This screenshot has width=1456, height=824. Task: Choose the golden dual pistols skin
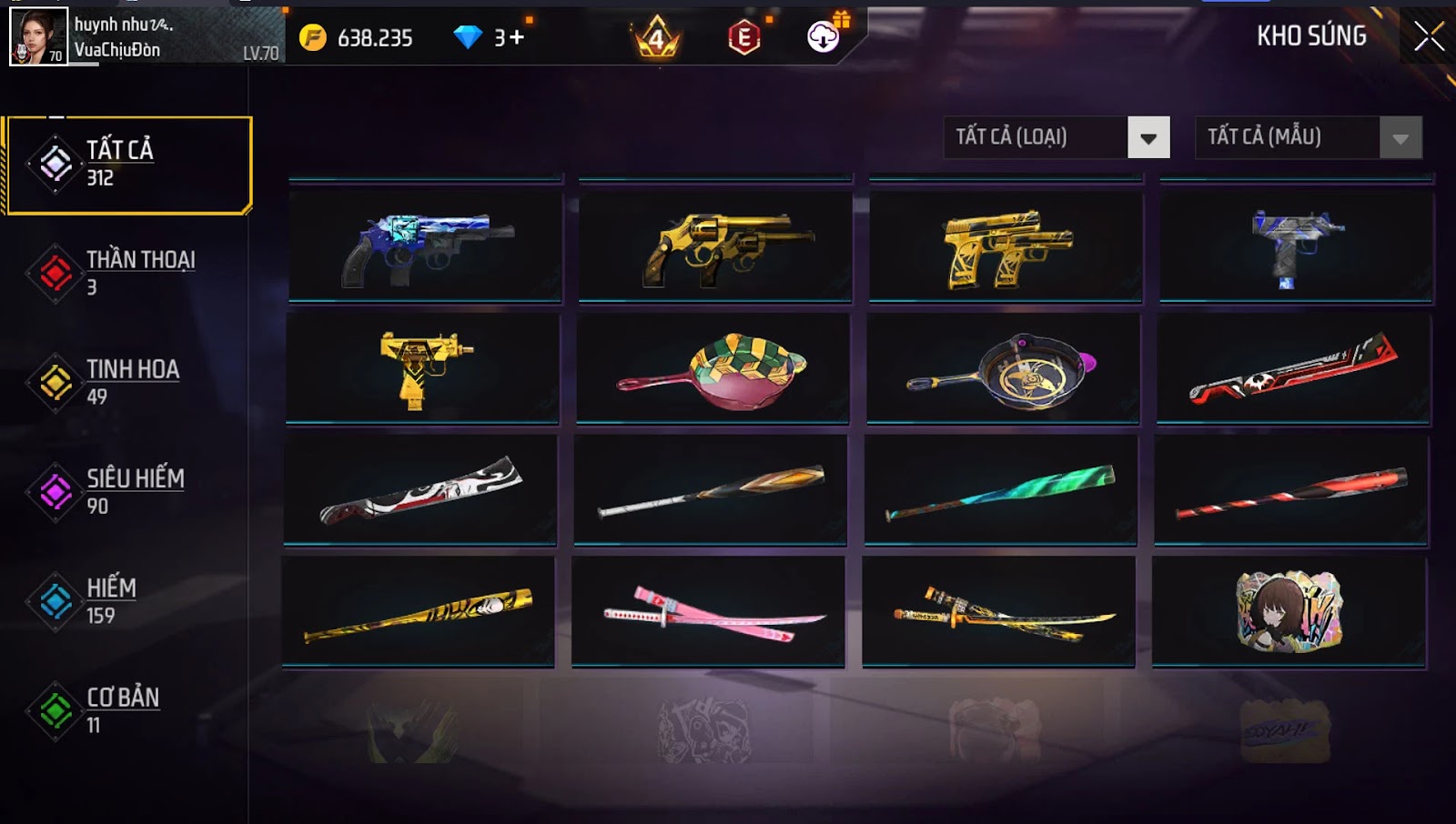point(1006,246)
